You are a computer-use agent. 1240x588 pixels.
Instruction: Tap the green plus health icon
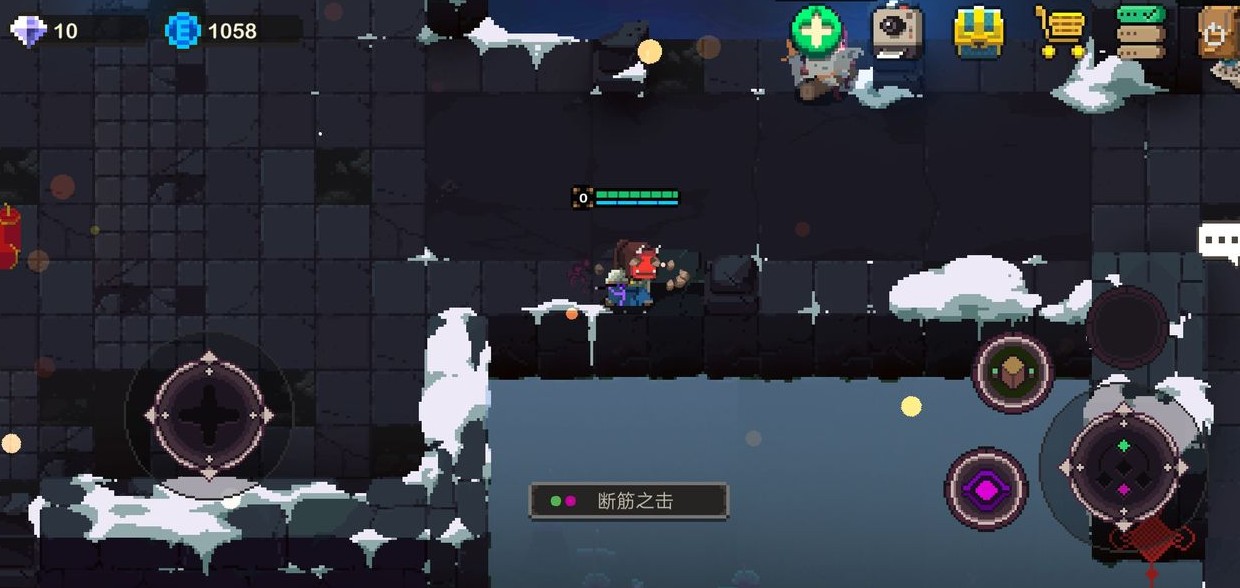coord(817,31)
